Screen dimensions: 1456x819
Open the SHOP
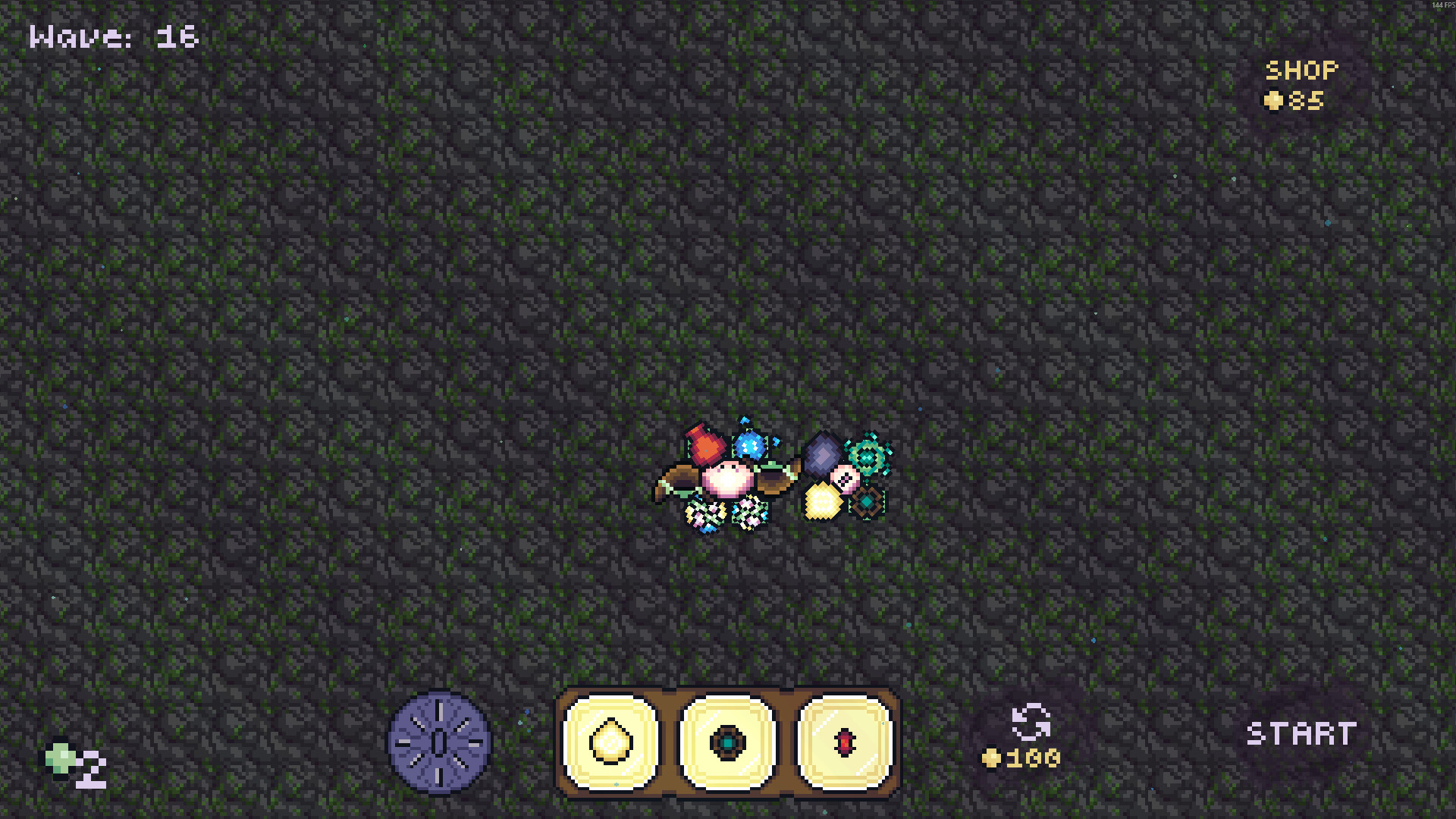pyautogui.click(x=1301, y=71)
